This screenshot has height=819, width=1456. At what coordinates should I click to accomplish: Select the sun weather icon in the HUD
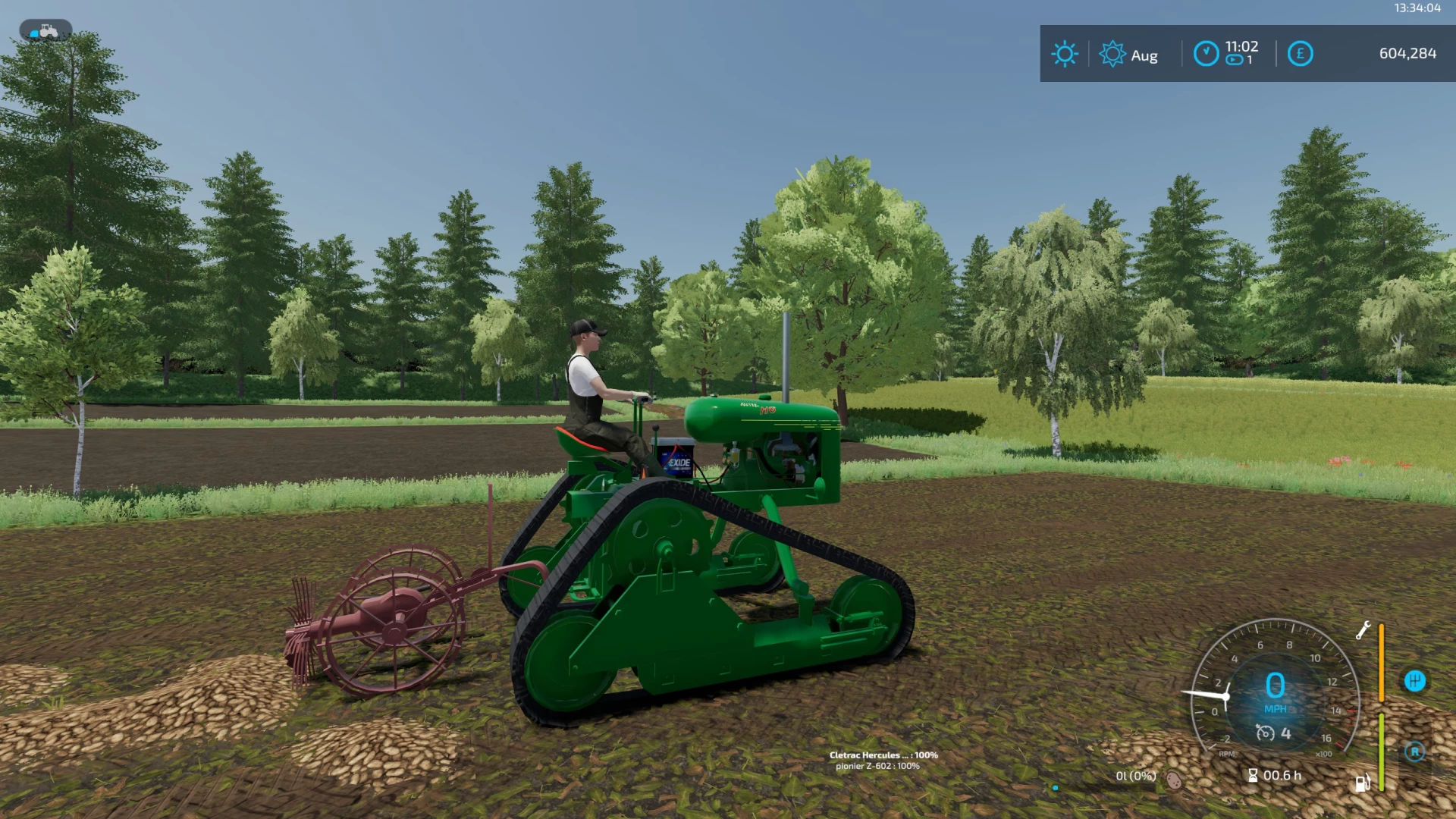1065,53
